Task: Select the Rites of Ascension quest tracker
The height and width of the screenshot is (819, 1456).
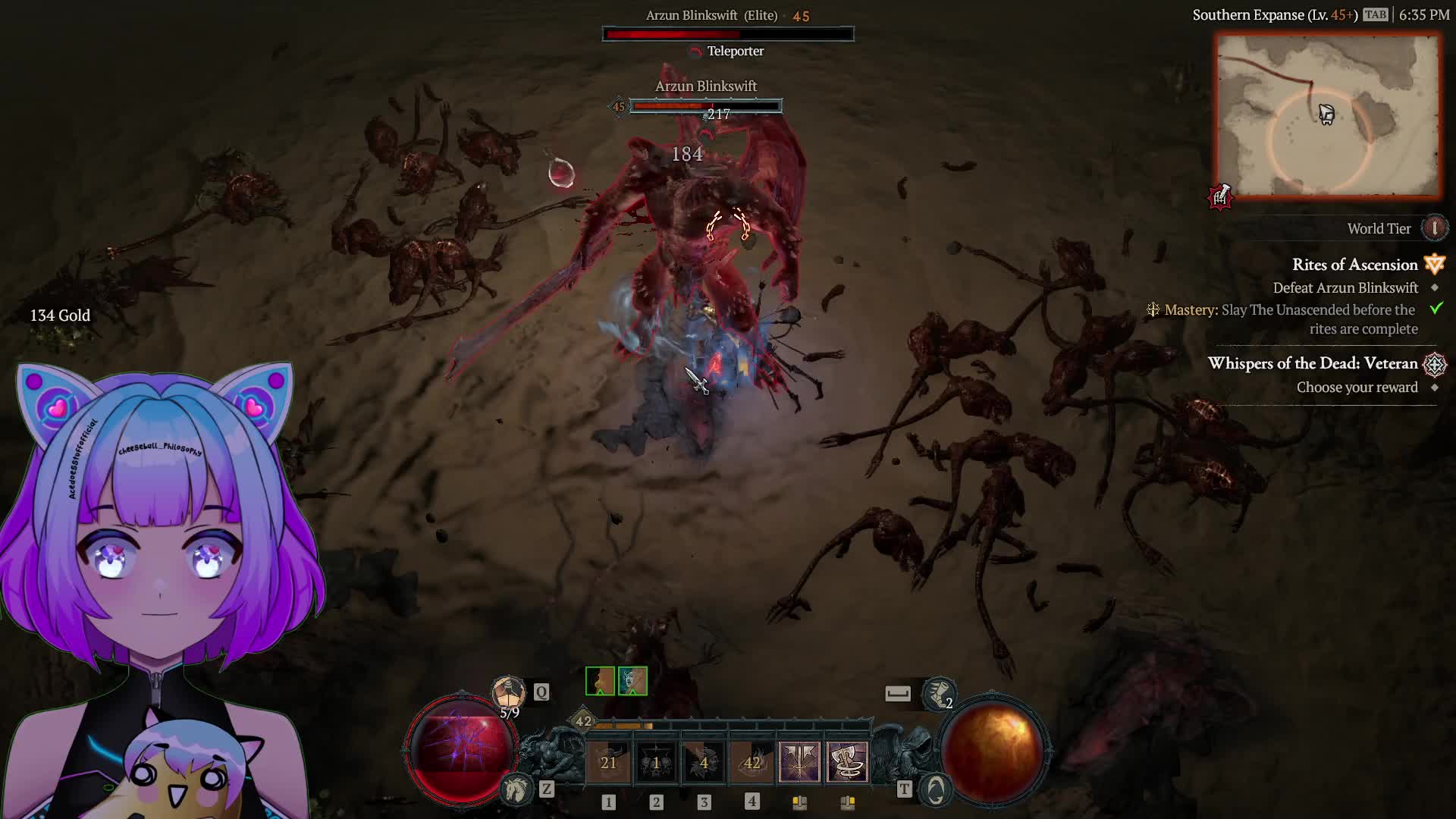Action: [1354, 265]
